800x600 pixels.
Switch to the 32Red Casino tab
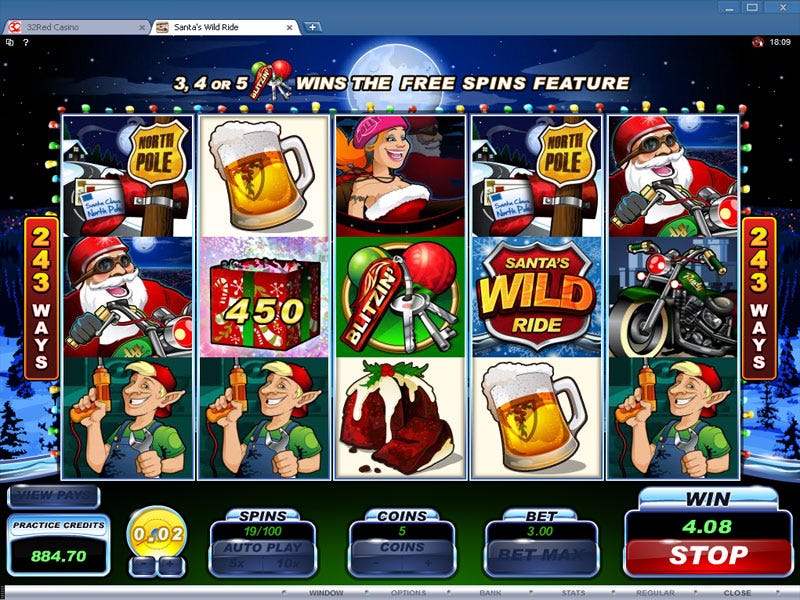coord(75,26)
